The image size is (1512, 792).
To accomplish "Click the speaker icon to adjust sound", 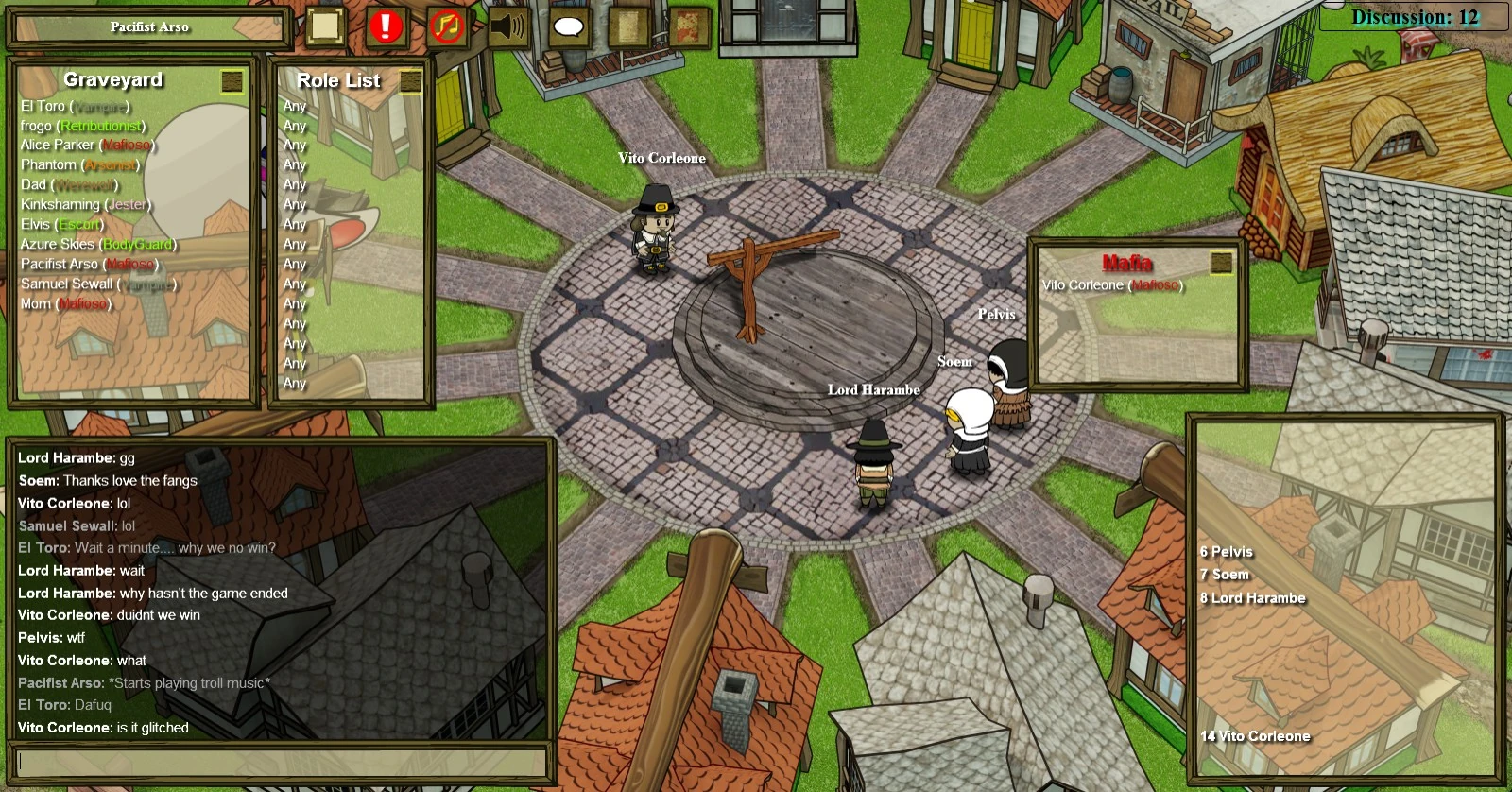I will [507, 26].
